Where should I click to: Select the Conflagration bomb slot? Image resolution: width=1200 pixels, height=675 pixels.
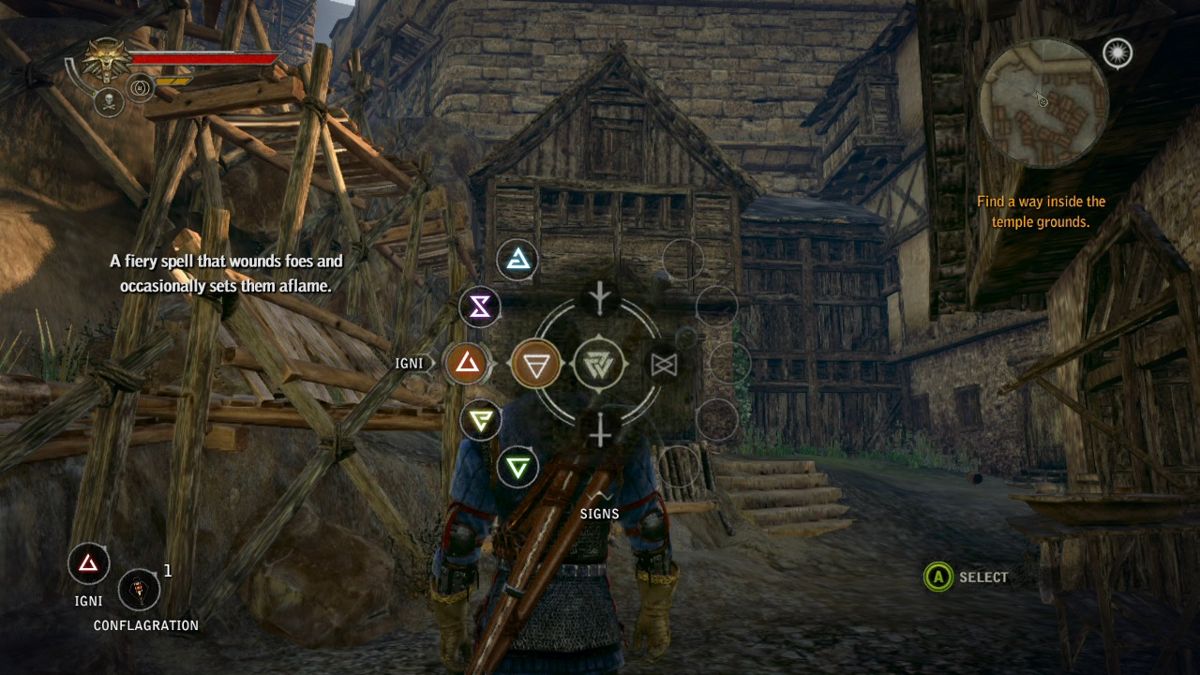139,590
